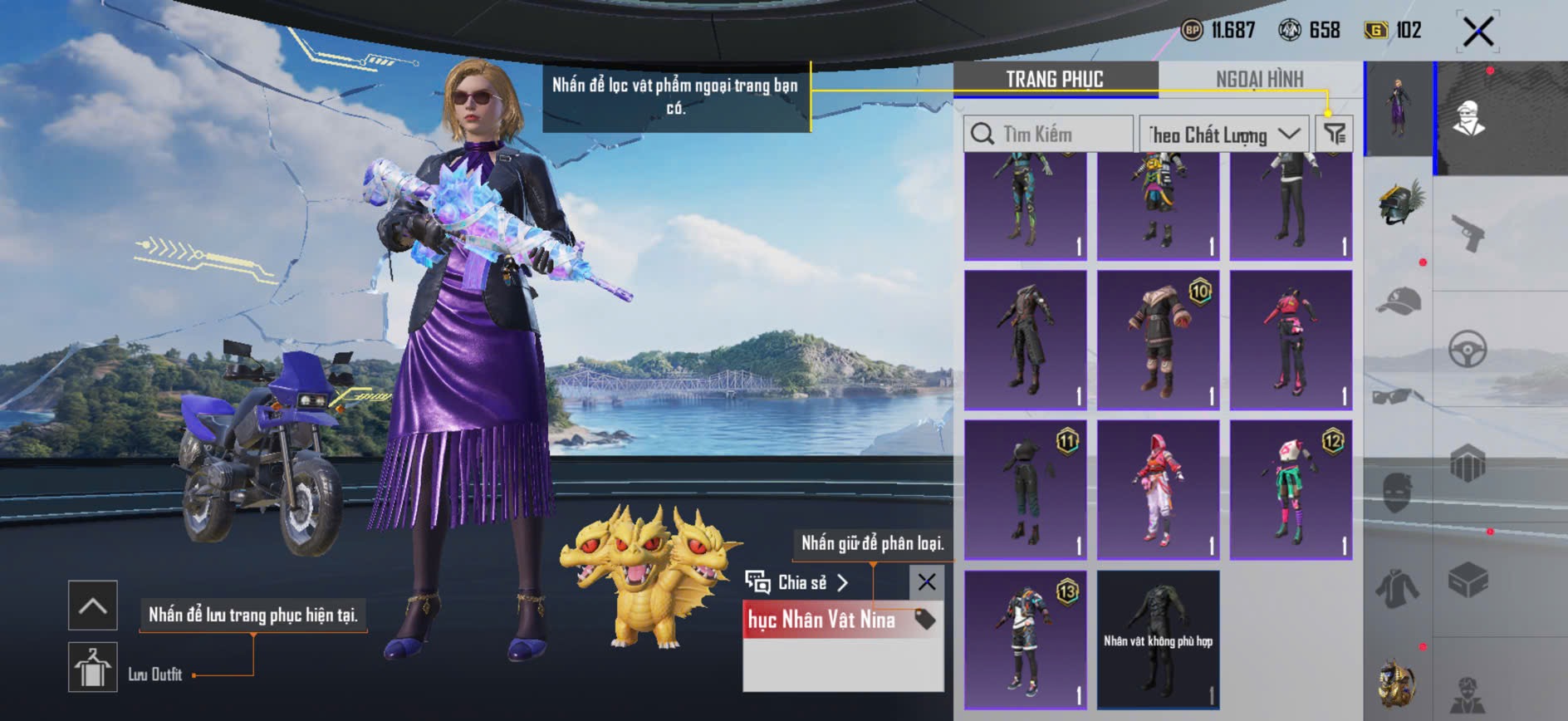Open the NGOẠI HÌNH tab
This screenshot has width=1568, height=721.
click(1259, 79)
